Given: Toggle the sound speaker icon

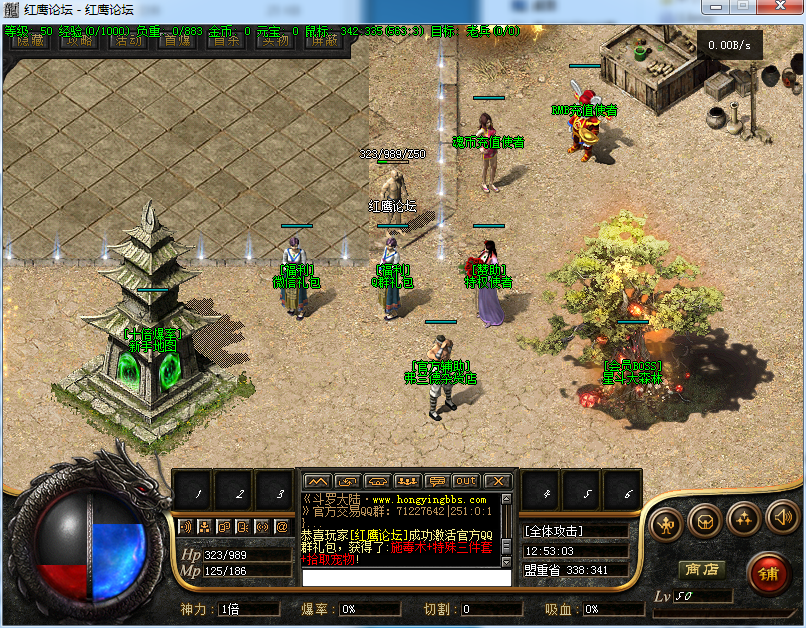Looking at the screenshot, I should [781, 518].
